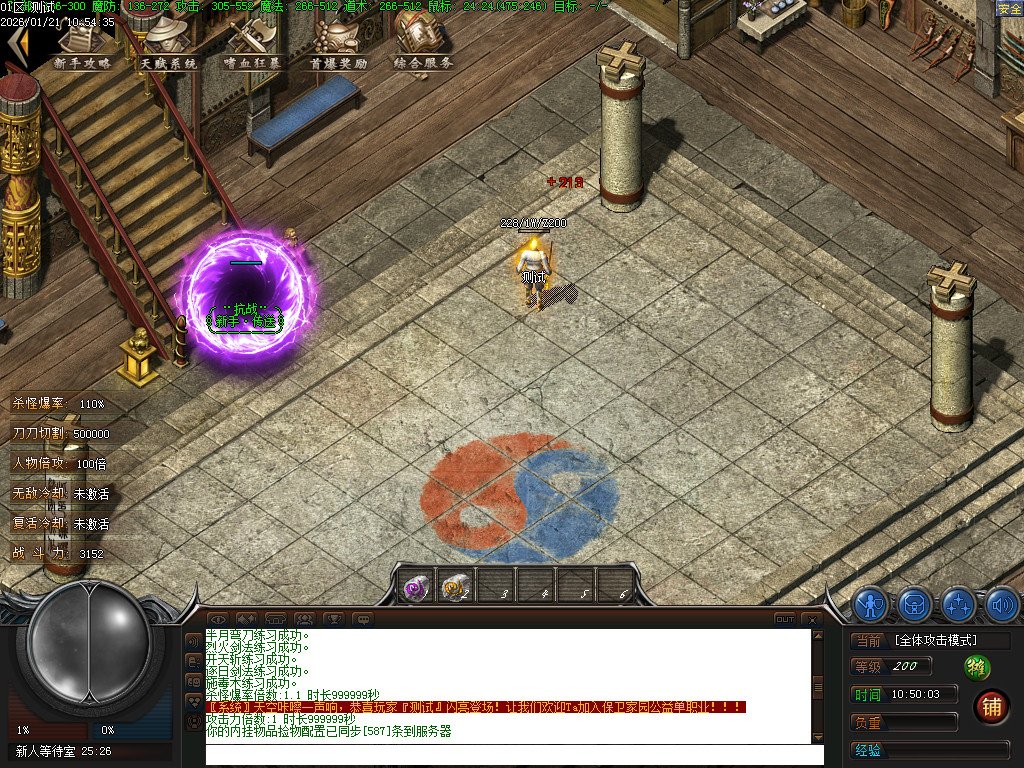The image size is (1024, 768).
Task: Use the orange swirl item in hotbar slot 2
Action: [x=455, y=587]
